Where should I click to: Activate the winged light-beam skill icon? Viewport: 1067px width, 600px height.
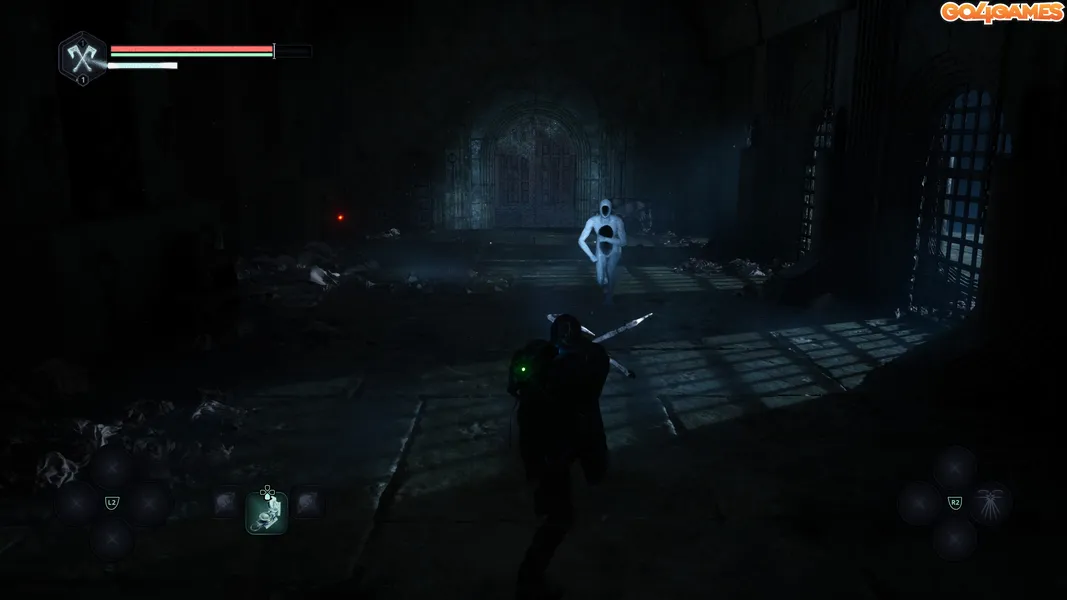click(x=991, y=502)
